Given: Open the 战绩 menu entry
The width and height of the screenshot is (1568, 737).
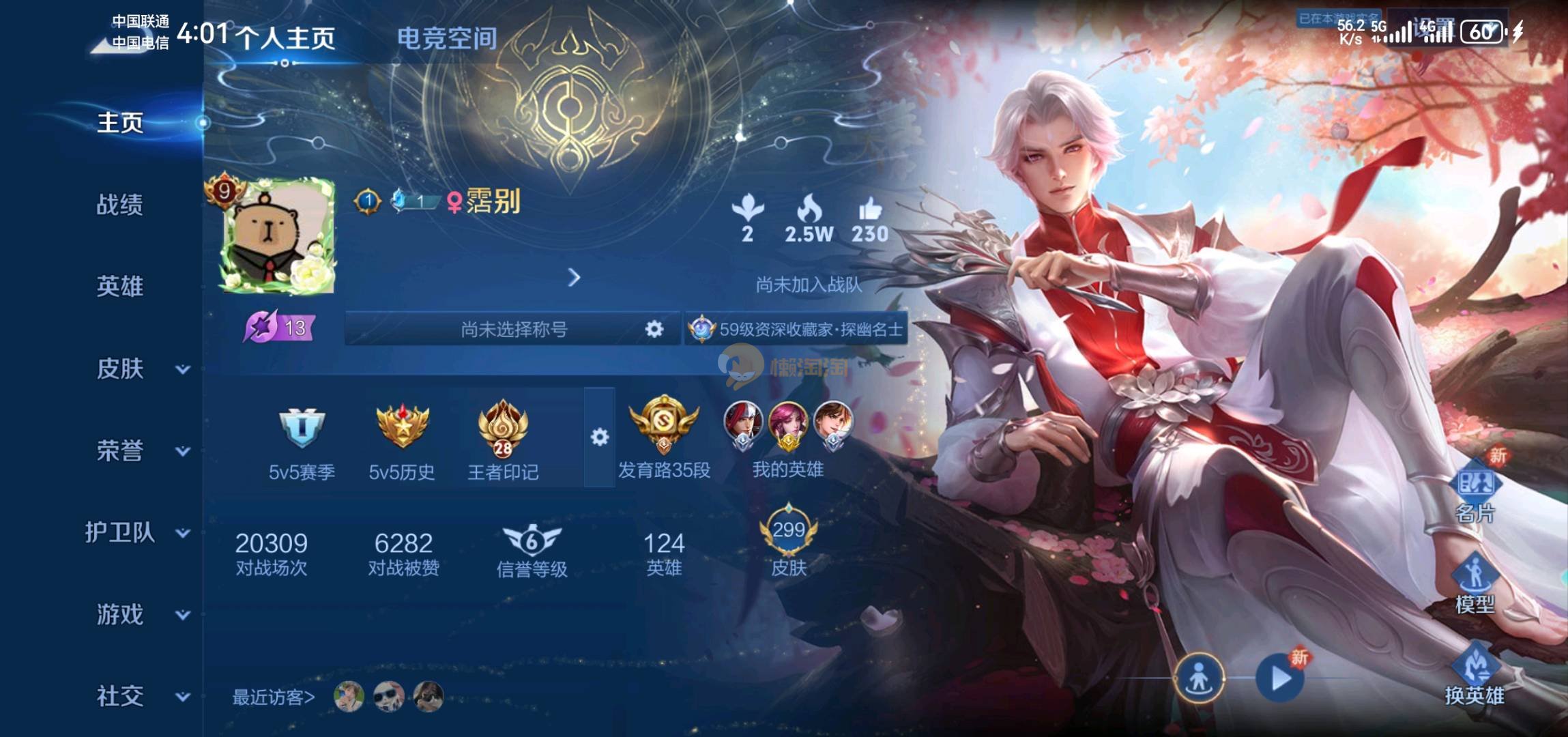Looking at the screenshot, I should [x=119, y=205].
